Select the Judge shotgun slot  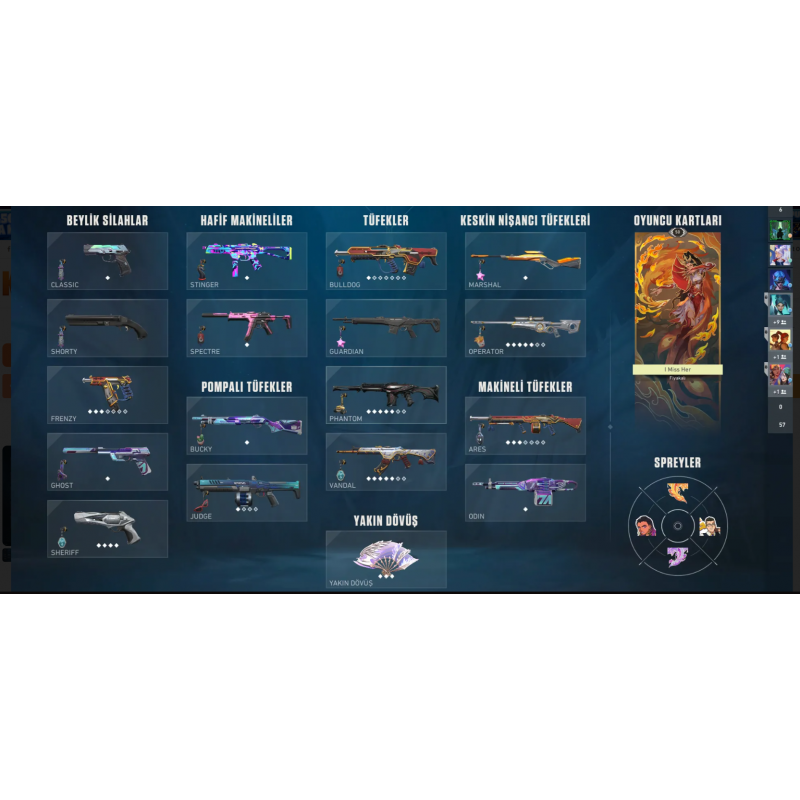coord(246,492)
